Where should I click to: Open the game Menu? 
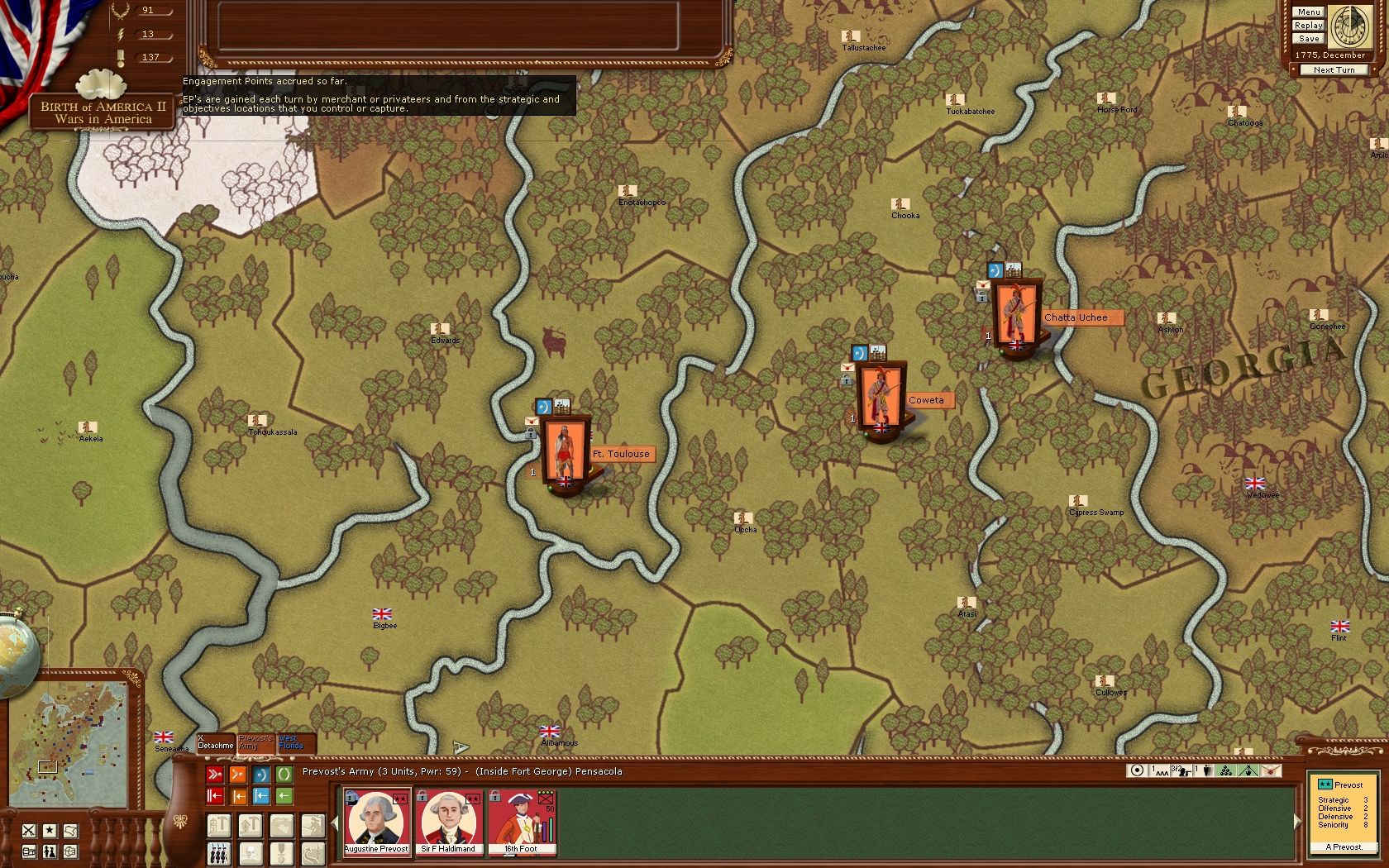pos(1309,12)
